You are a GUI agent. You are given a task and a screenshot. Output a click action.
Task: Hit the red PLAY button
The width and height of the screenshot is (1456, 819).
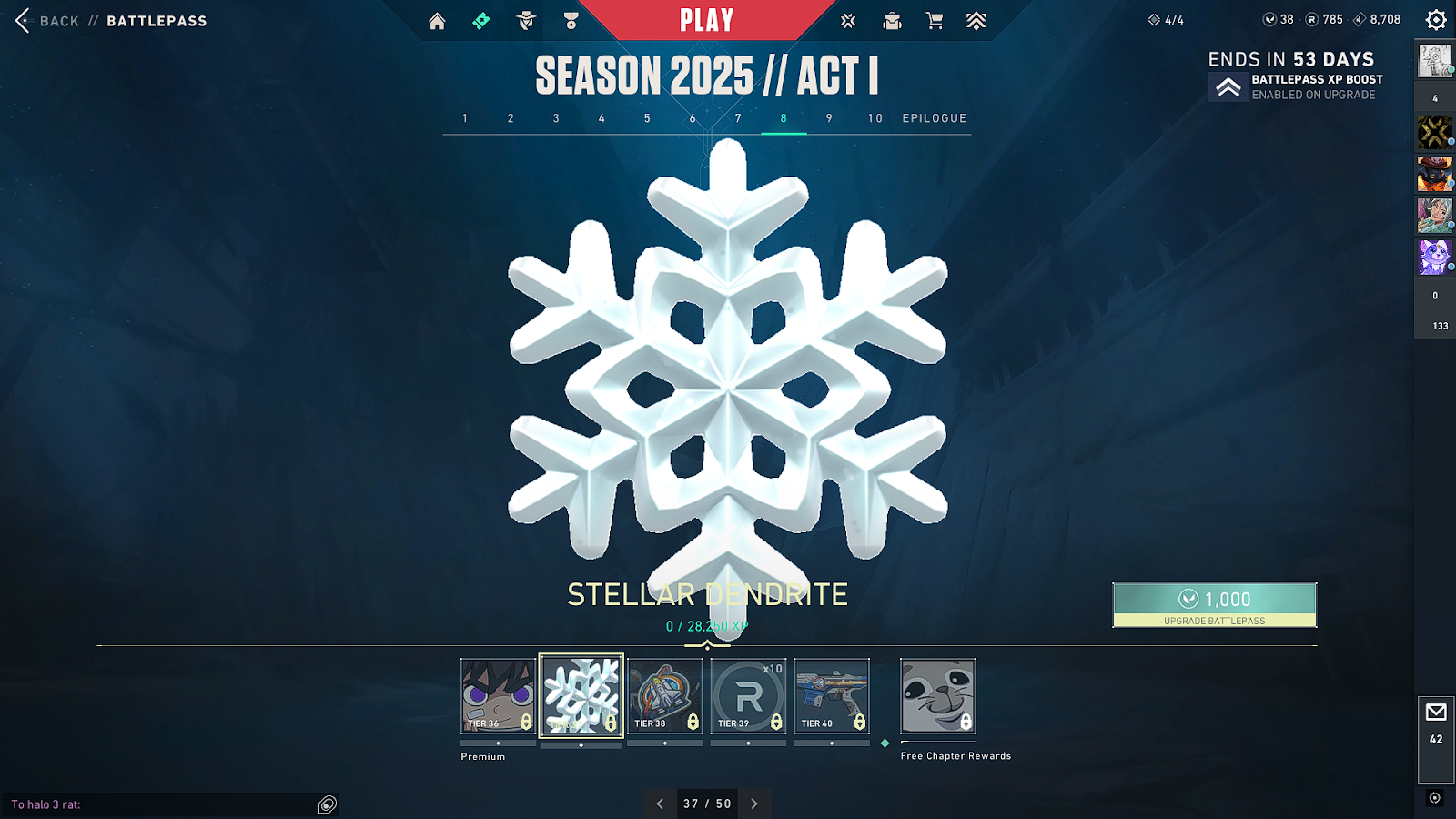(706, 20)
